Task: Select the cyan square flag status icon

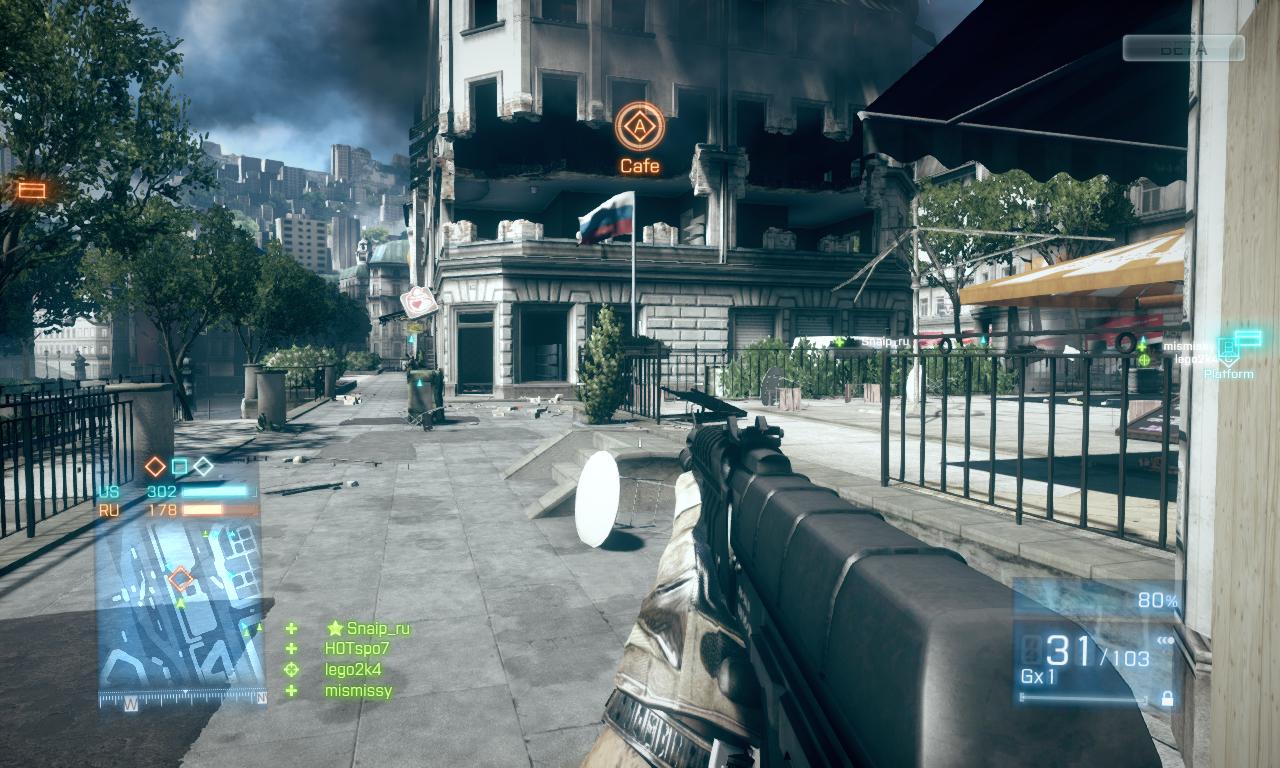Action: click(x=180, y=466)
